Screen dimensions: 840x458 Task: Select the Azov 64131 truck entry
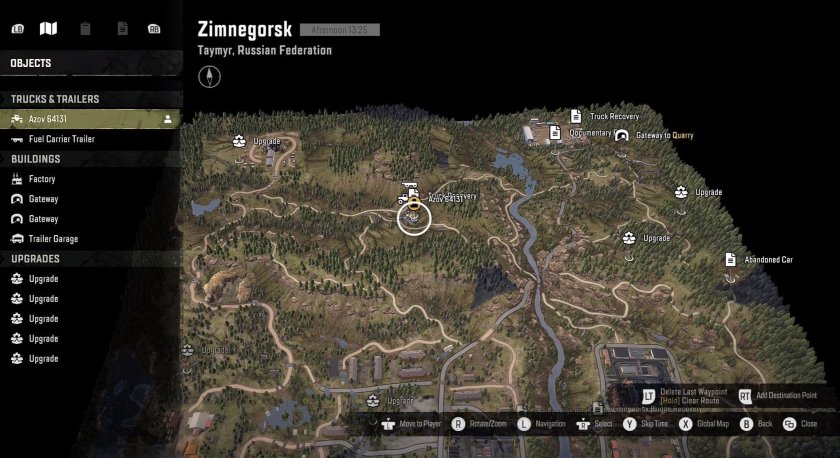point(90,119)
